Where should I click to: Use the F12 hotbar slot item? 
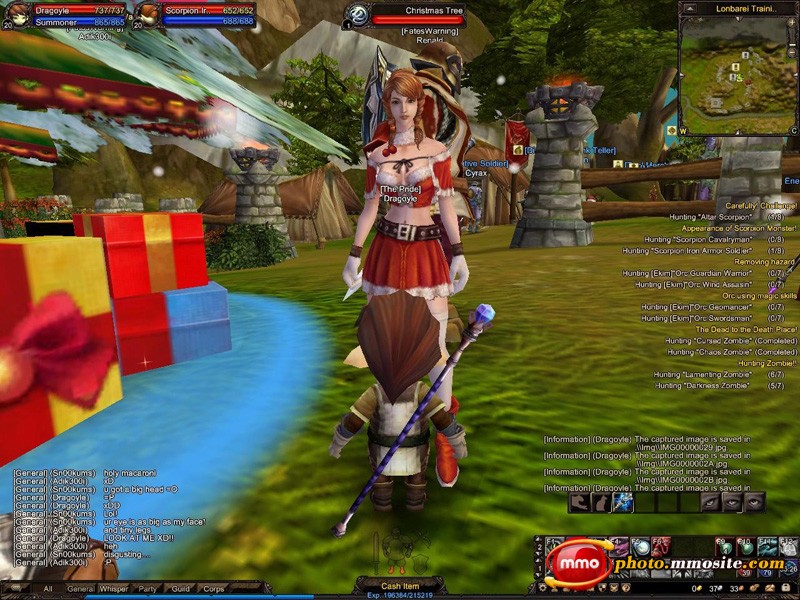pyautogui.click(x=789, y=547)
